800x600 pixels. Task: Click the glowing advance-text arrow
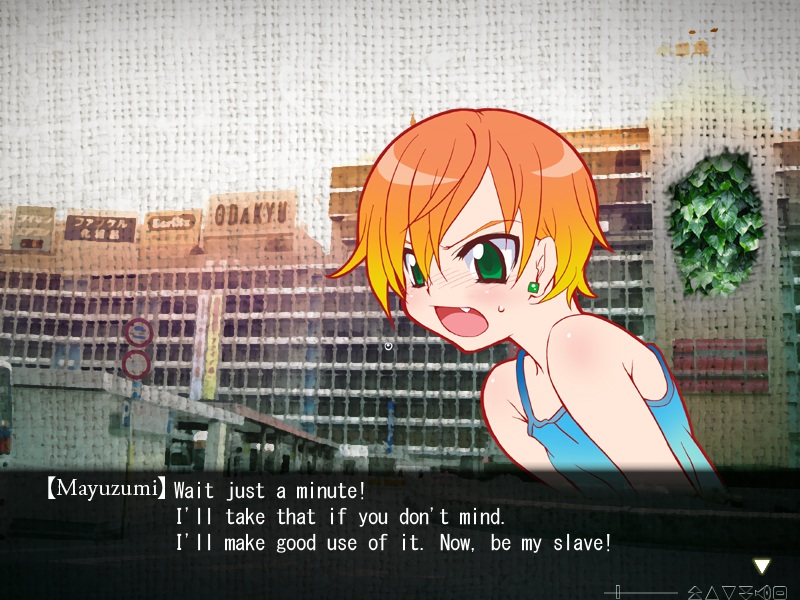click(762, 566)
